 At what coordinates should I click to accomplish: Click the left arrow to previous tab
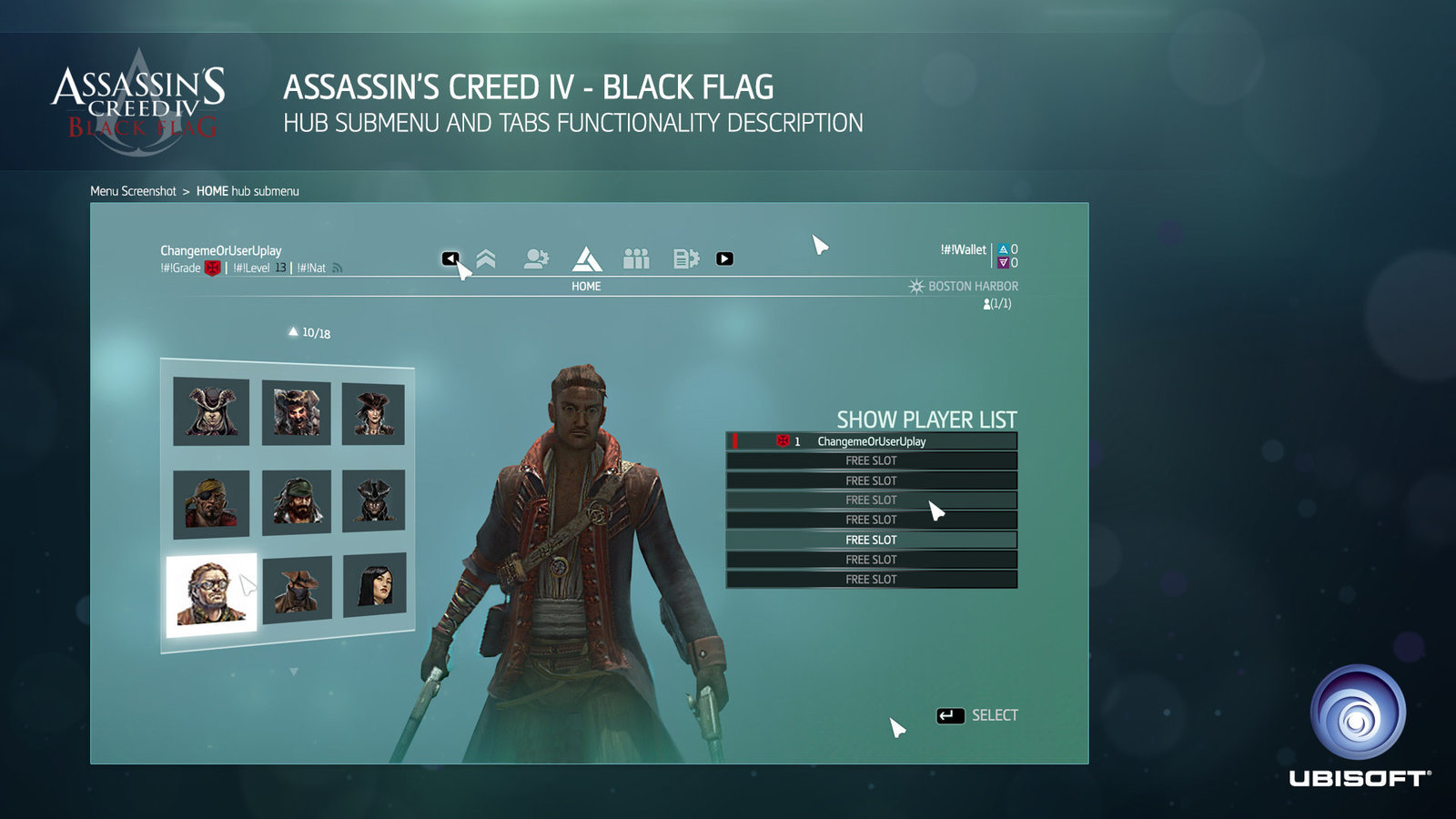click(x=450, y=258)
